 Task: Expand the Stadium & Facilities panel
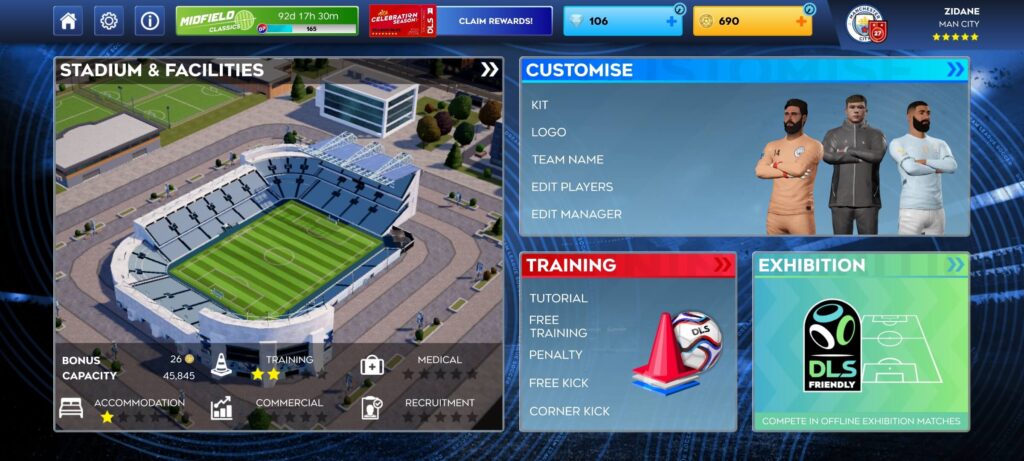pyautogui.click(x=489, y=70)
